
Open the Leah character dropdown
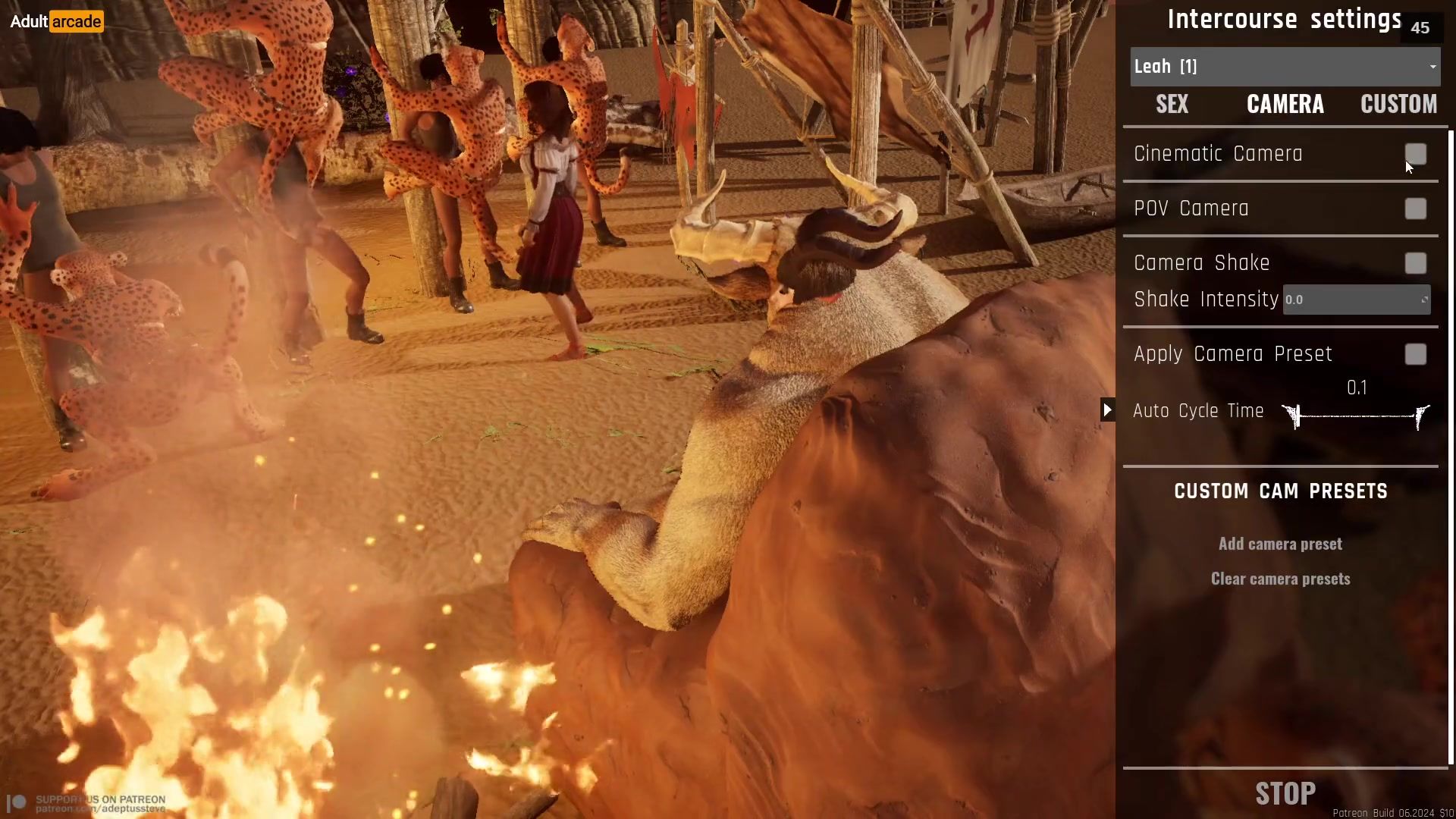pos(1285,67)
